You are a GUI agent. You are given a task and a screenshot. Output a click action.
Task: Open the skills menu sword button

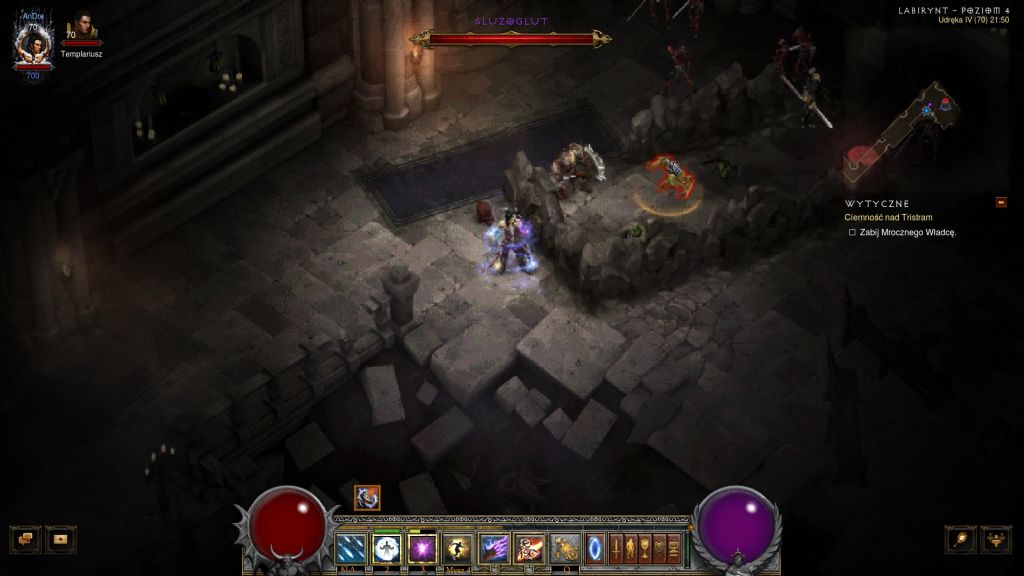pos(616,548)
